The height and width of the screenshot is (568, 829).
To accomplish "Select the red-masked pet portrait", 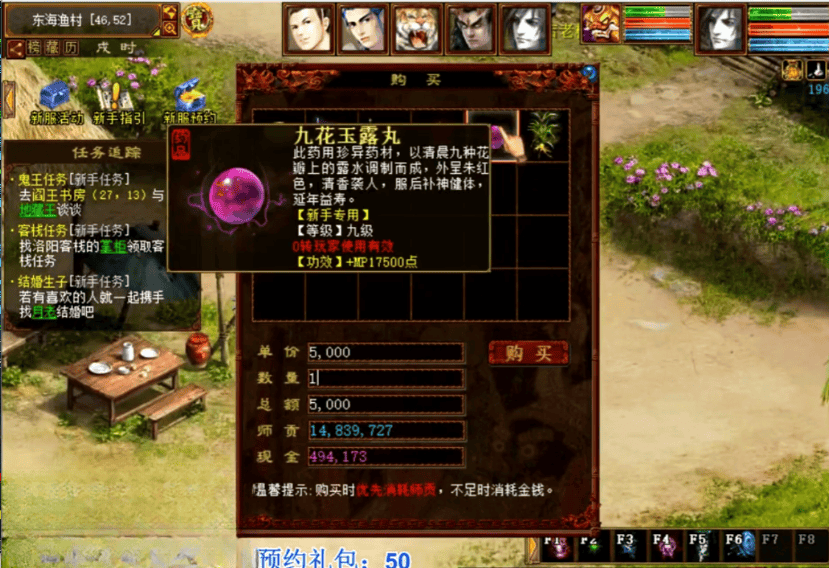I will pos(601,22).
